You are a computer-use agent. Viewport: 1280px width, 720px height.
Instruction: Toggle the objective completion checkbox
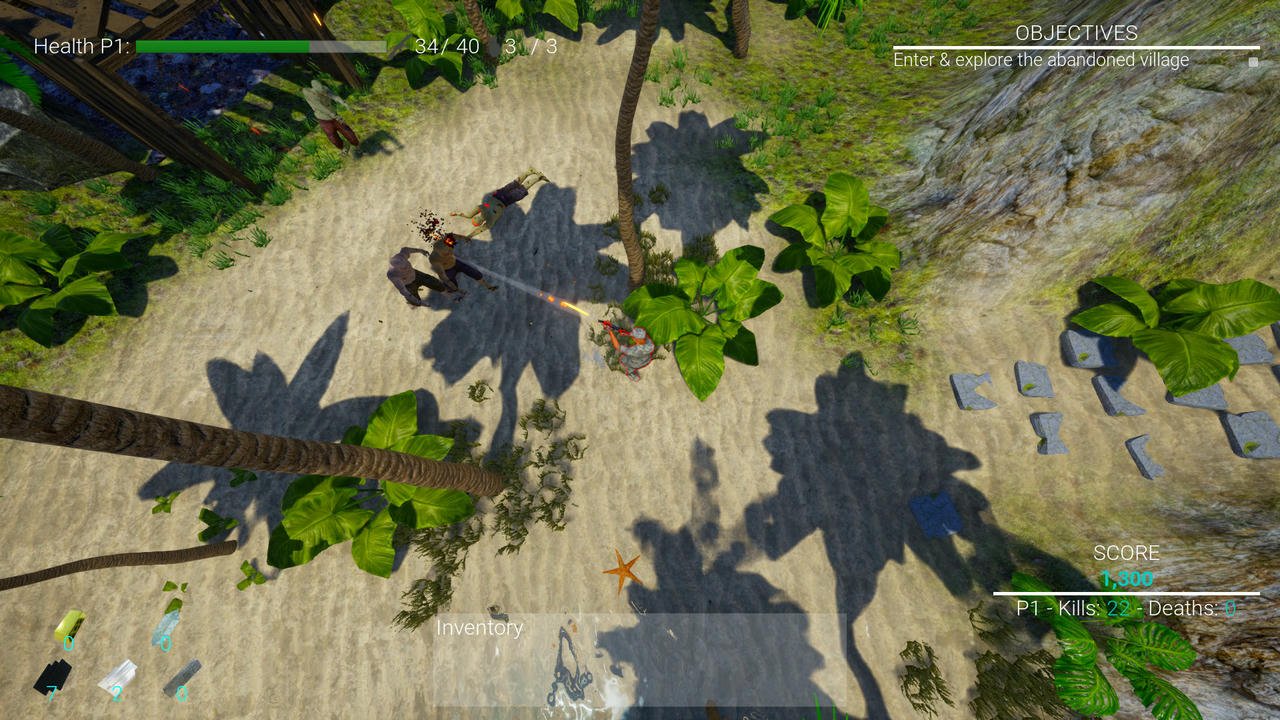click(x=1253, y=62)
